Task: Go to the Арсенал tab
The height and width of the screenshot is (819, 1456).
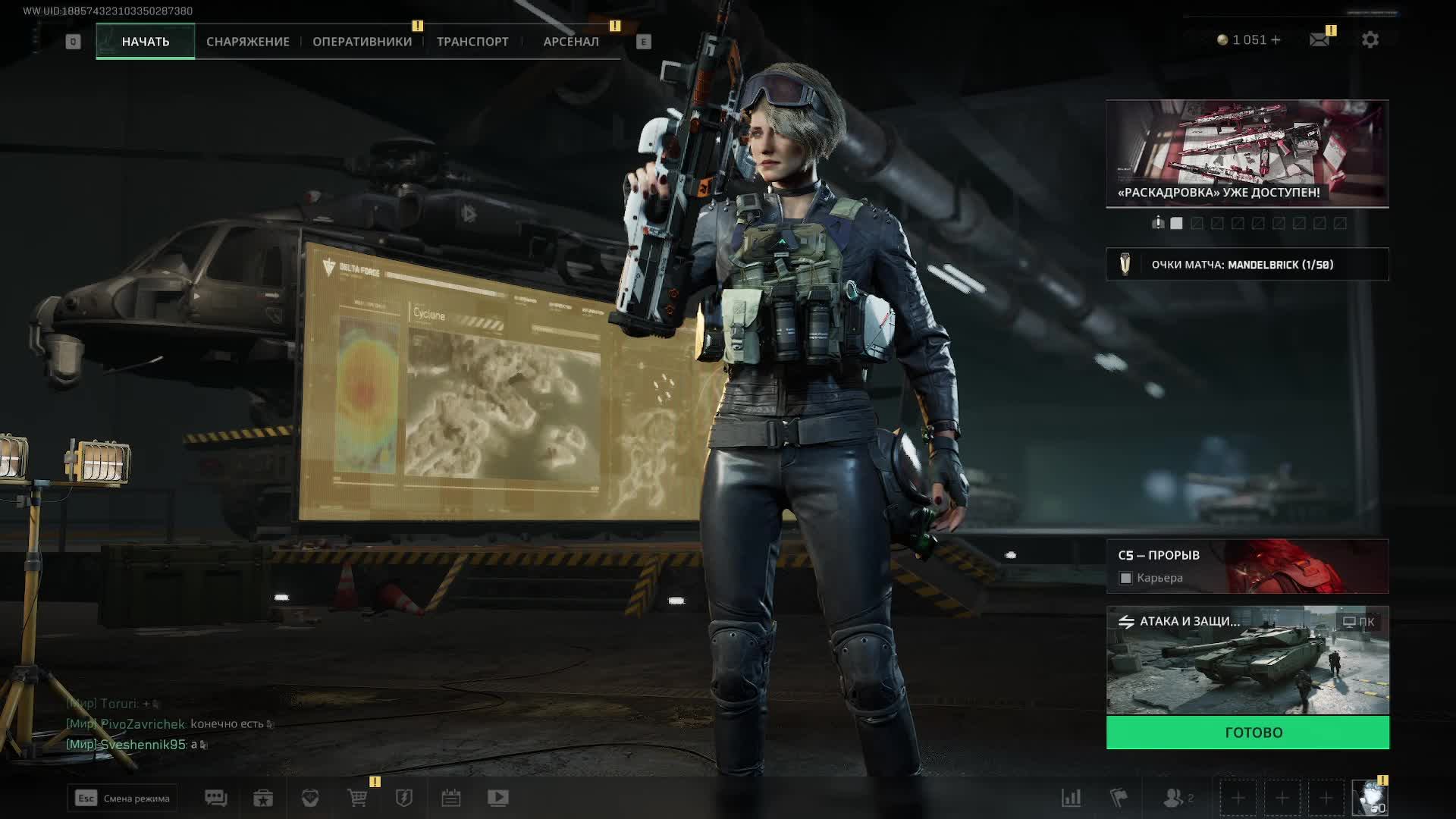Action: 571,42
